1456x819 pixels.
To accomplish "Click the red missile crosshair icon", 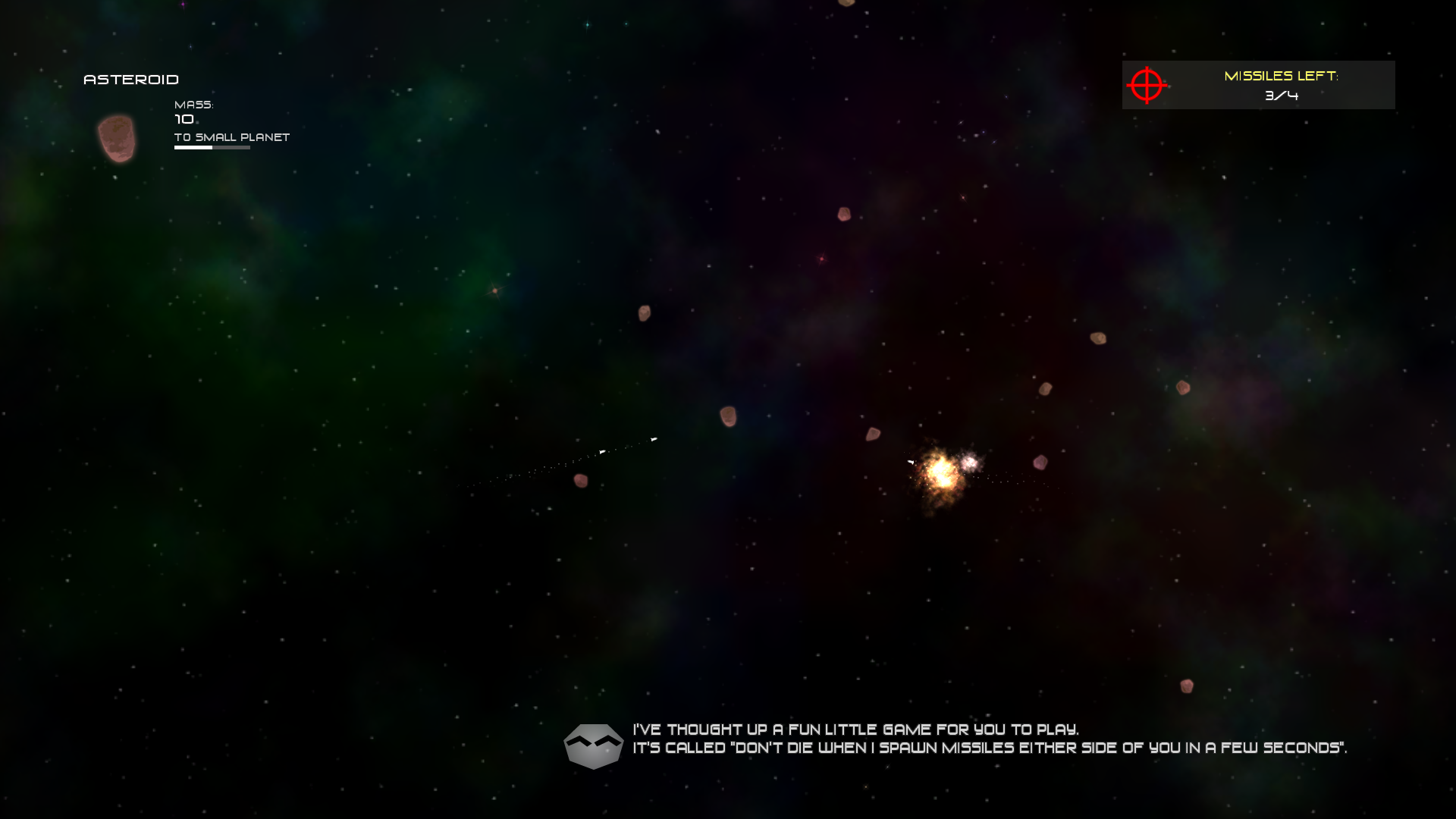I will [x=1147, y=85].
